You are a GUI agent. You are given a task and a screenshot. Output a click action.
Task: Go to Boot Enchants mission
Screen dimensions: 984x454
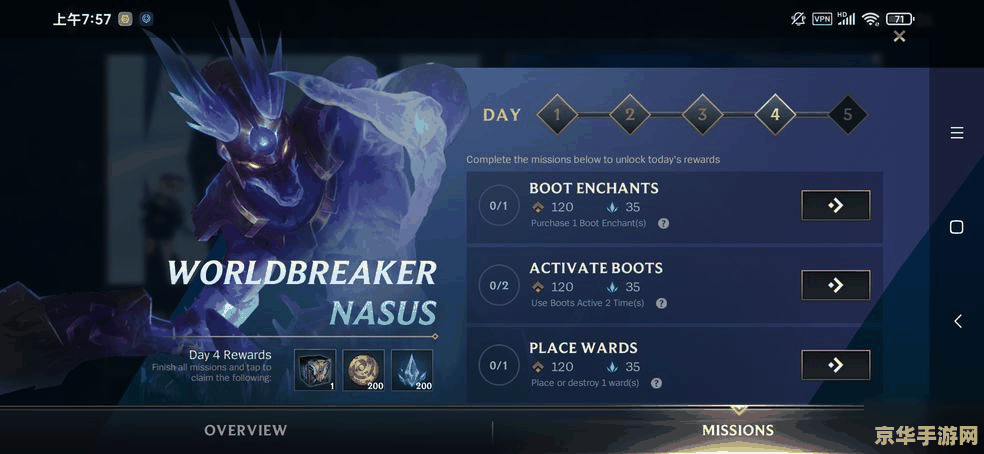(x=835, y=205)
